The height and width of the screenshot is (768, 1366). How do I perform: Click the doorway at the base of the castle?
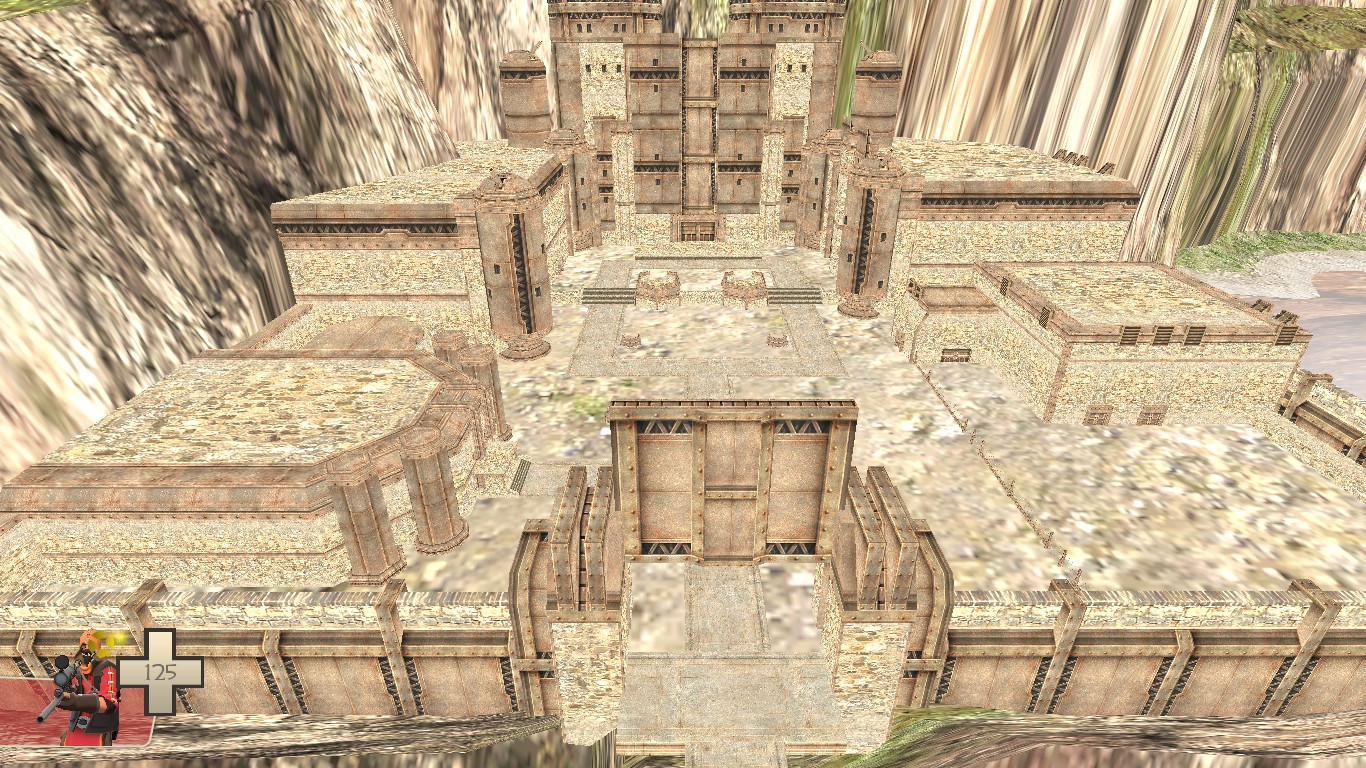[693, 232]
